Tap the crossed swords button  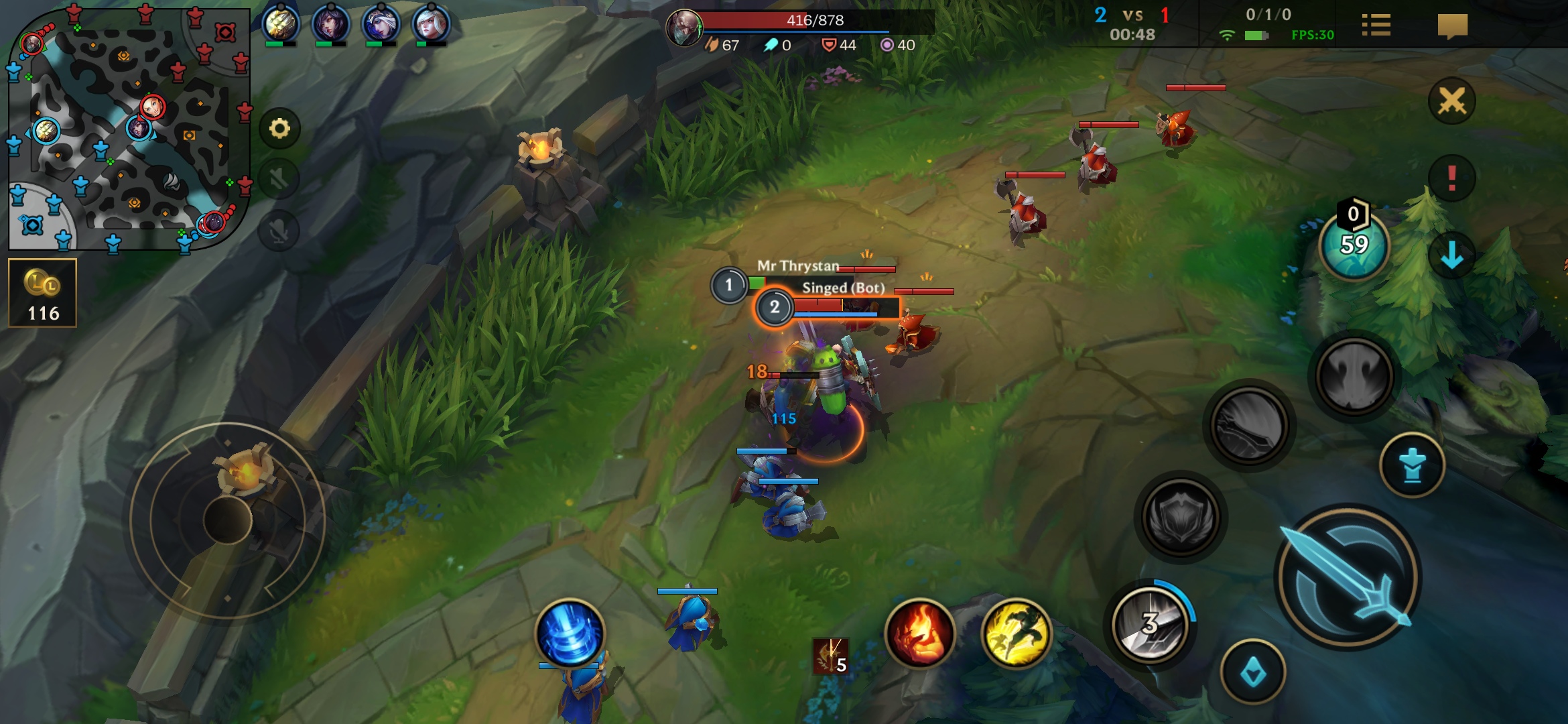point(1451,102)
